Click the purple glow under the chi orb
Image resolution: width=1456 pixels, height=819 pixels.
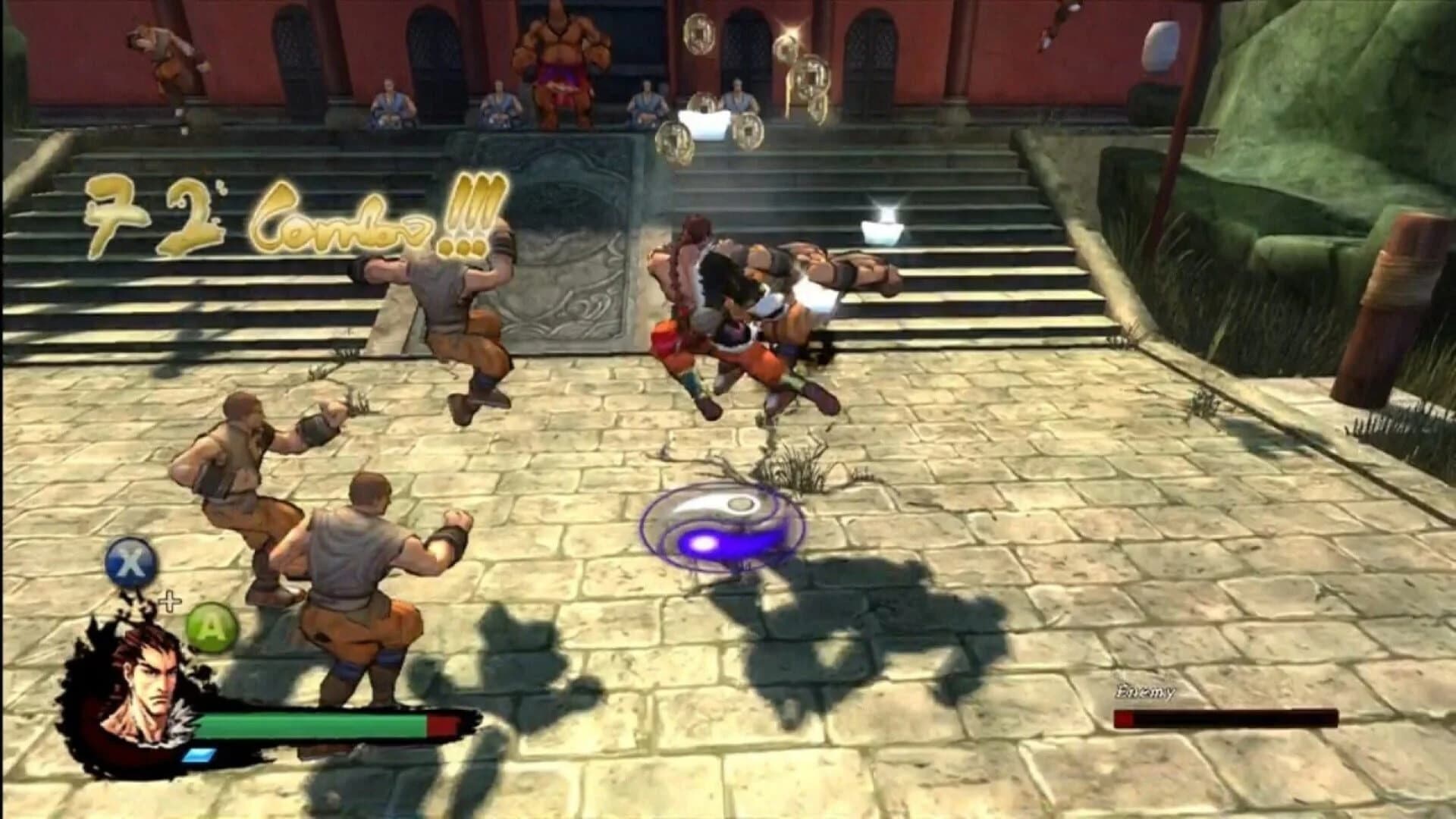click(x=704, y=542)
